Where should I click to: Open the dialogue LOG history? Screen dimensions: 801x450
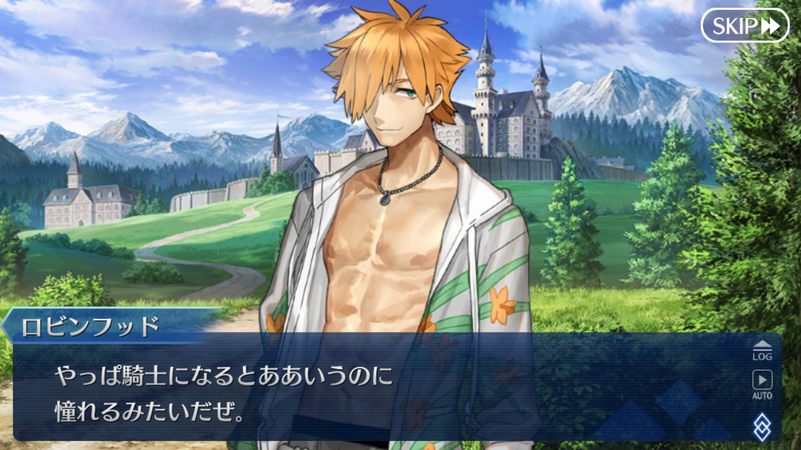762,350
